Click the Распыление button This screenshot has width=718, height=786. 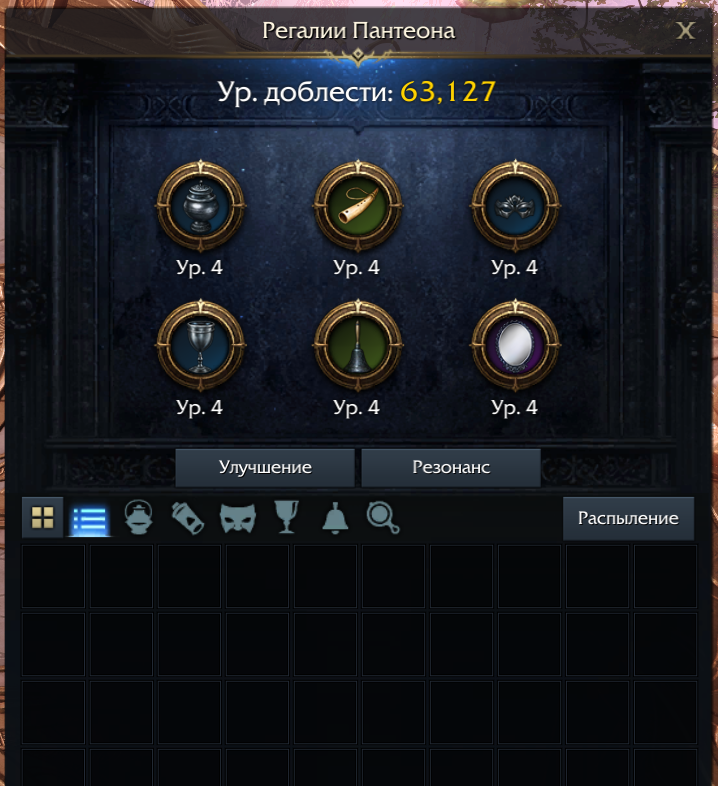coord(628,518)
